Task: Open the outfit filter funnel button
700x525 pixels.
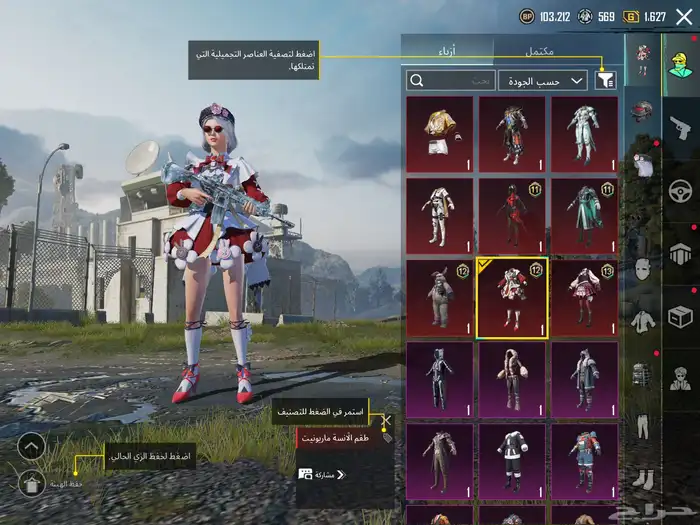Action: [x=605, y=80]
